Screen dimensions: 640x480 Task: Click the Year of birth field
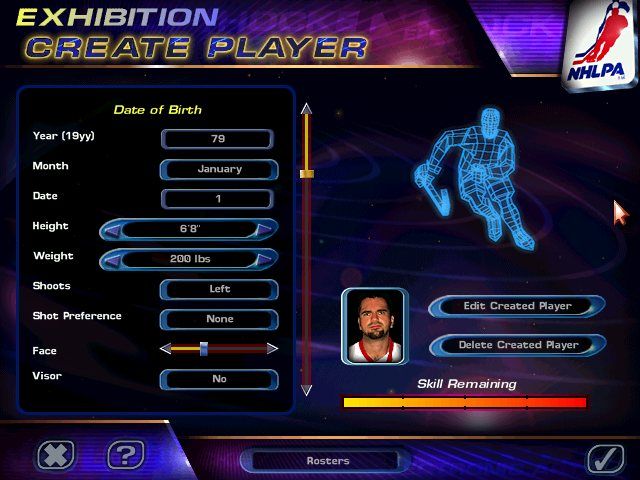(216, 139)
